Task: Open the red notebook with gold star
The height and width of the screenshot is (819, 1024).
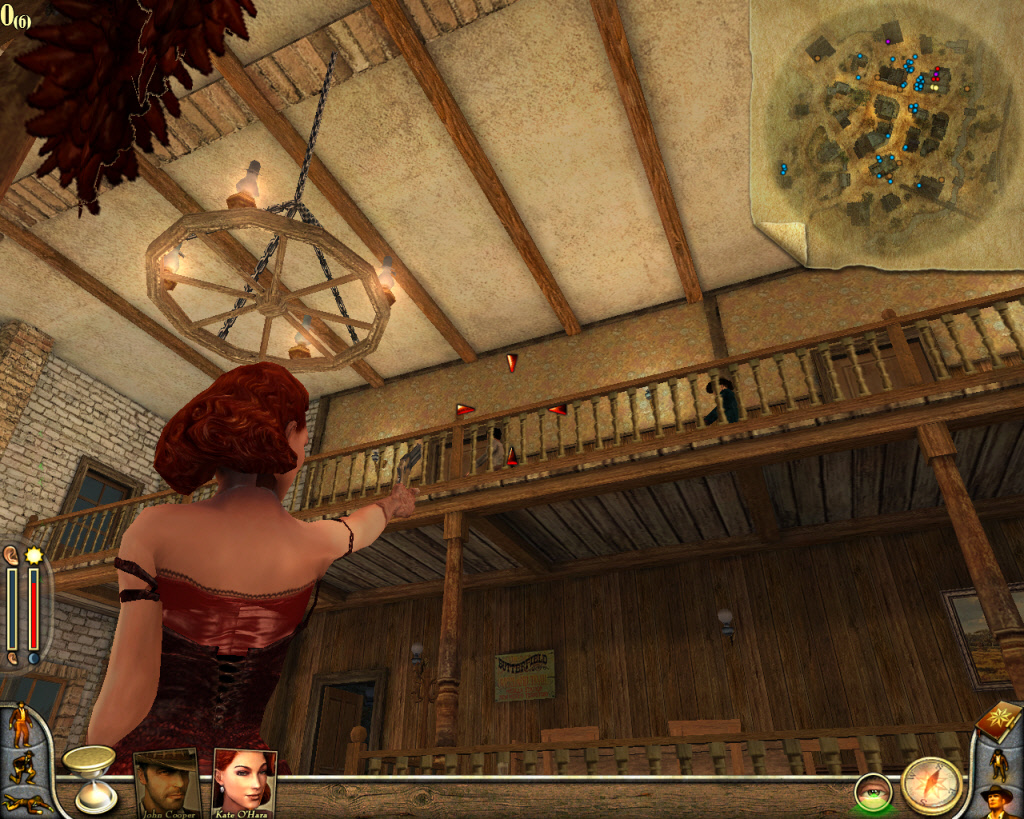Action: coord(998,721)
